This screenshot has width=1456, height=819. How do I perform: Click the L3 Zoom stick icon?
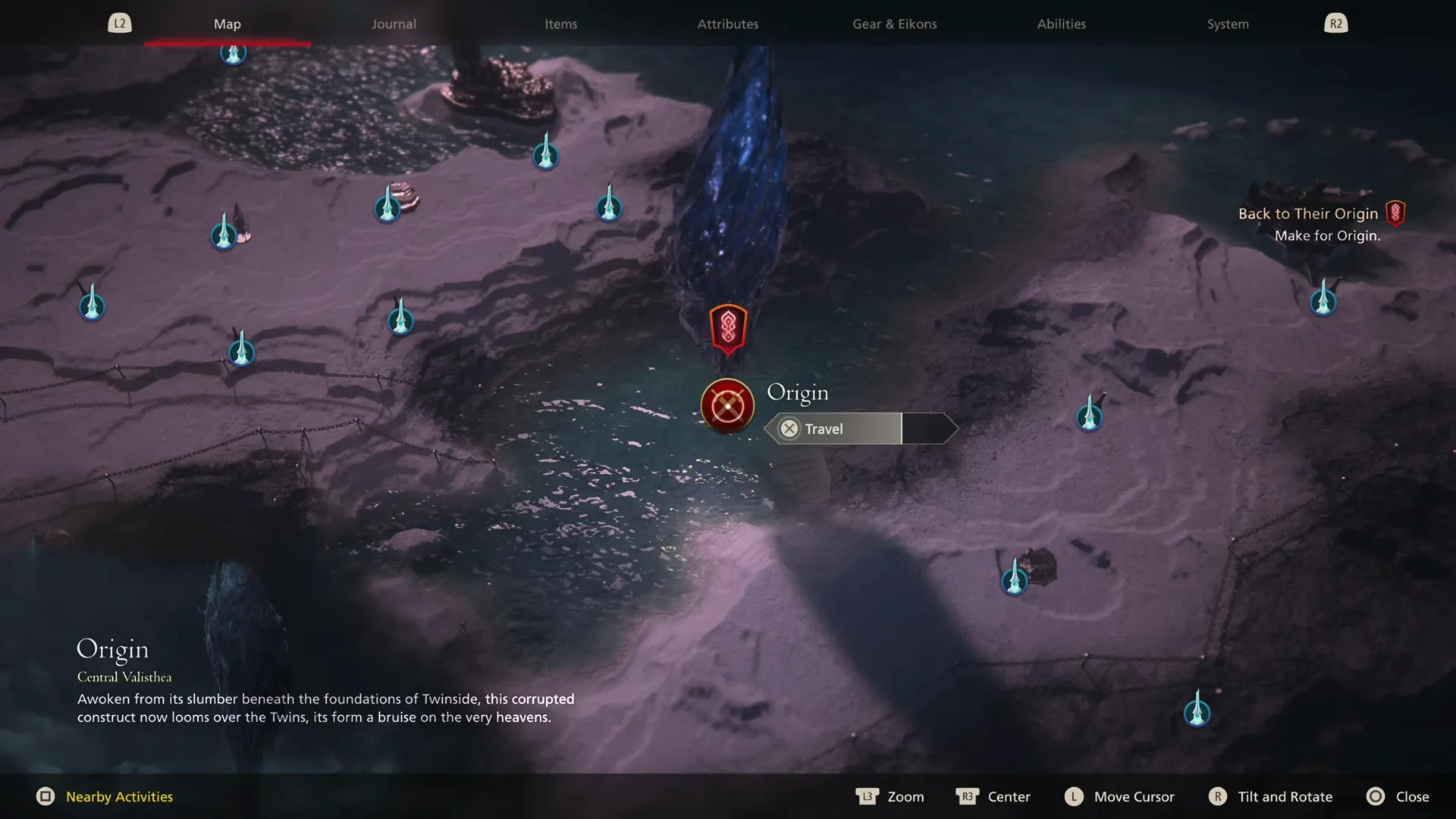(867, 797)
